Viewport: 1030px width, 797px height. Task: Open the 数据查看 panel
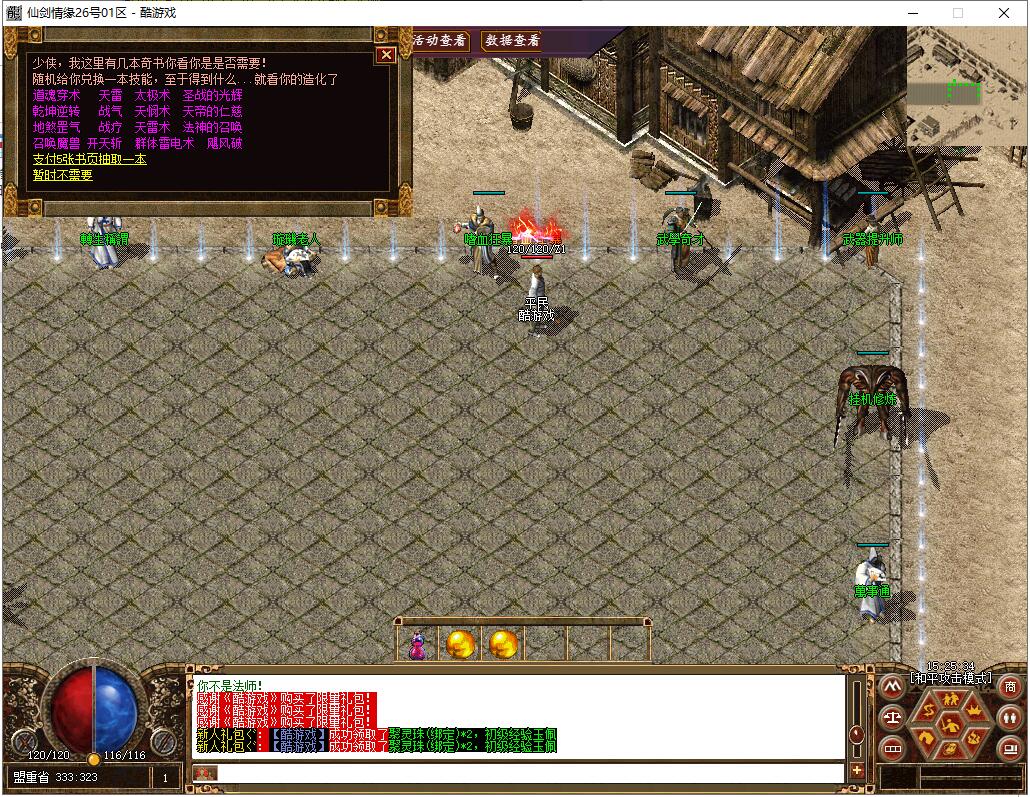(512, 41)
